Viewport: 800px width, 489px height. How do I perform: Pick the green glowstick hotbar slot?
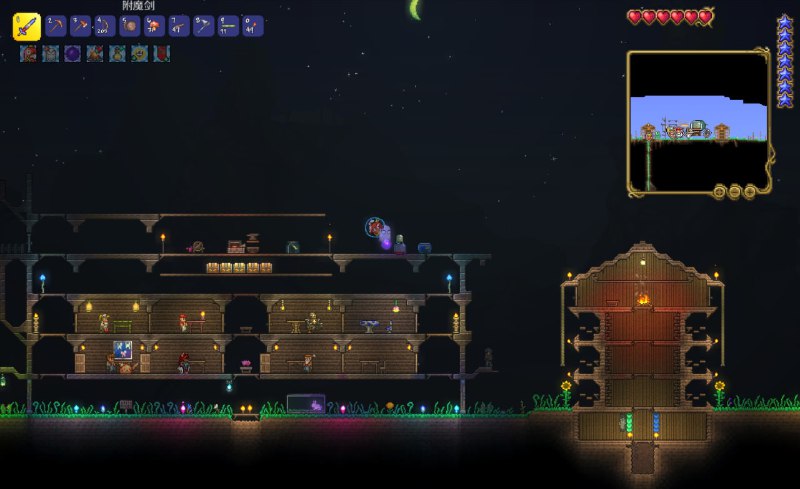[x=228, y=26]
